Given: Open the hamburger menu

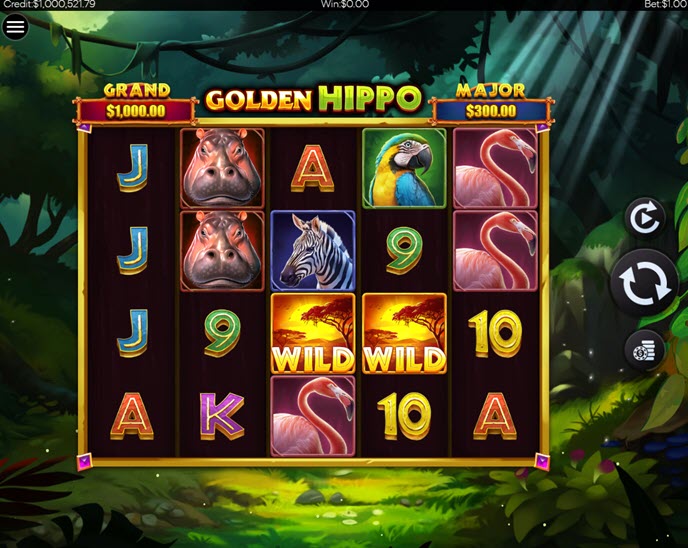Looking at the screenshot, I should [x=15, y=27].
